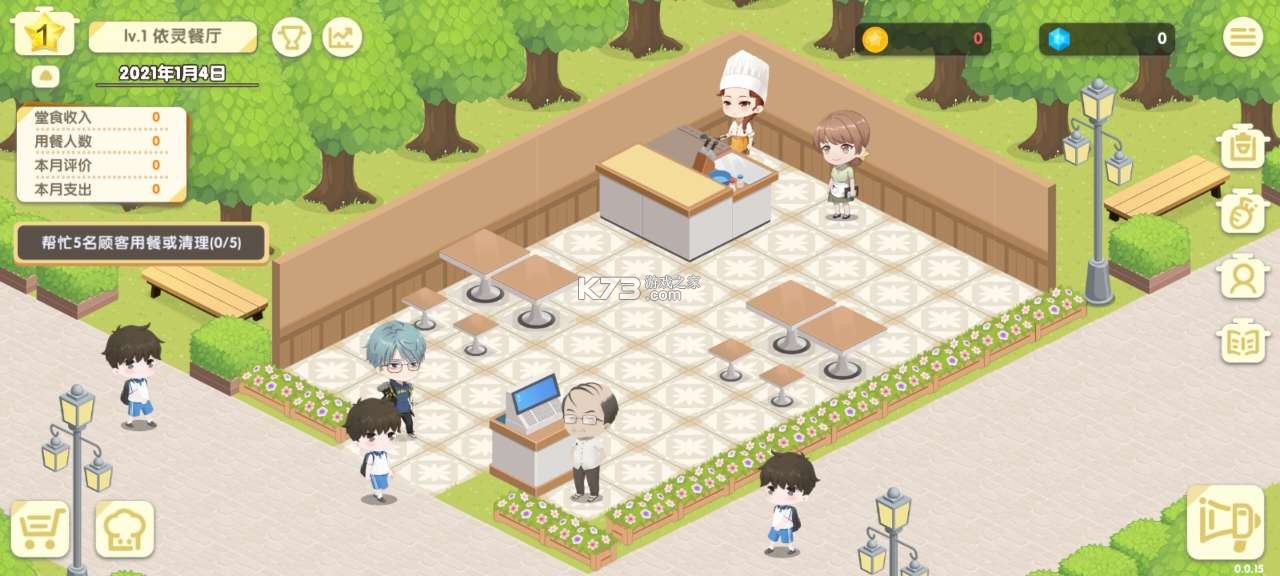Open the cooking pot menu icon
This screenshot has height=576, width=1280.
(1243, 147)
